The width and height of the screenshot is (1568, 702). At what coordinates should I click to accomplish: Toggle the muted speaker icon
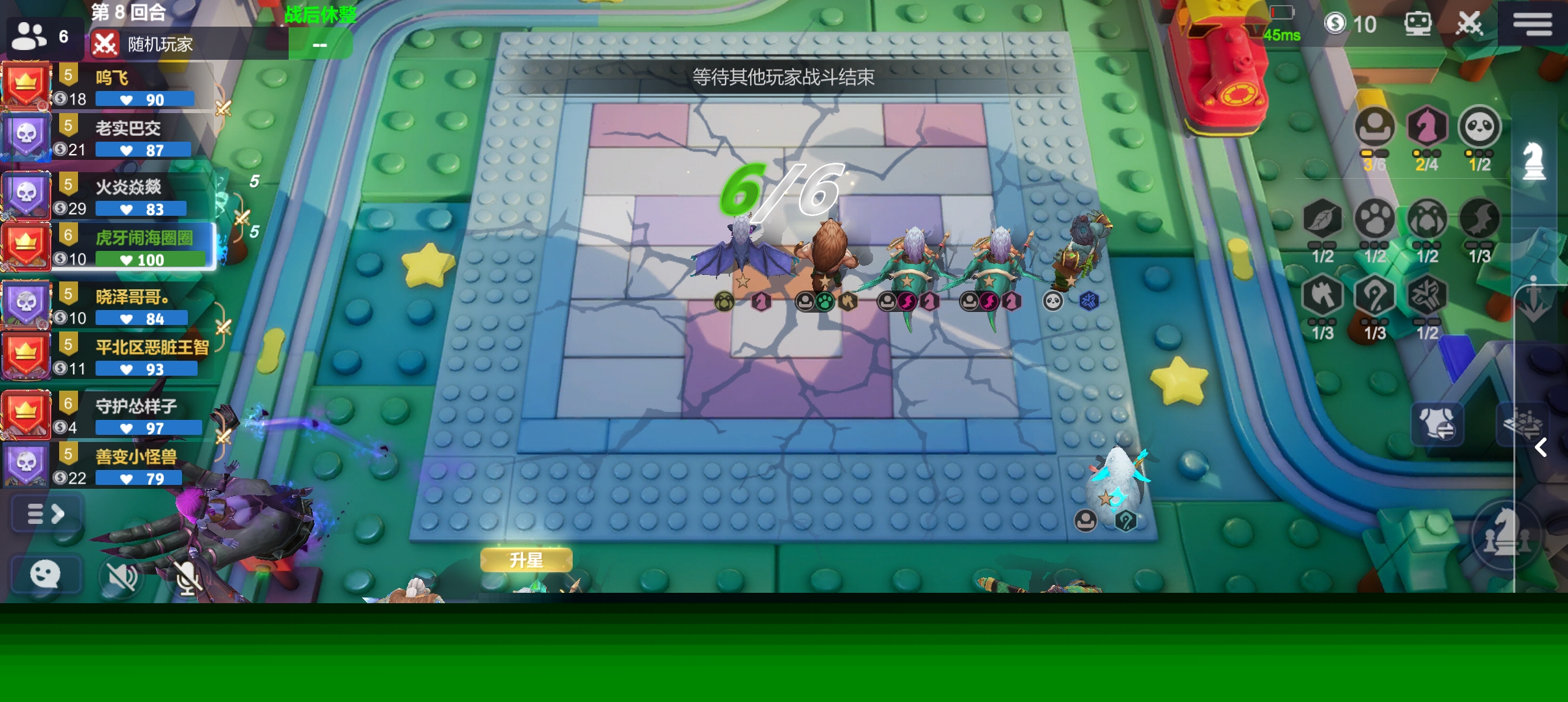tap(122, 575)
